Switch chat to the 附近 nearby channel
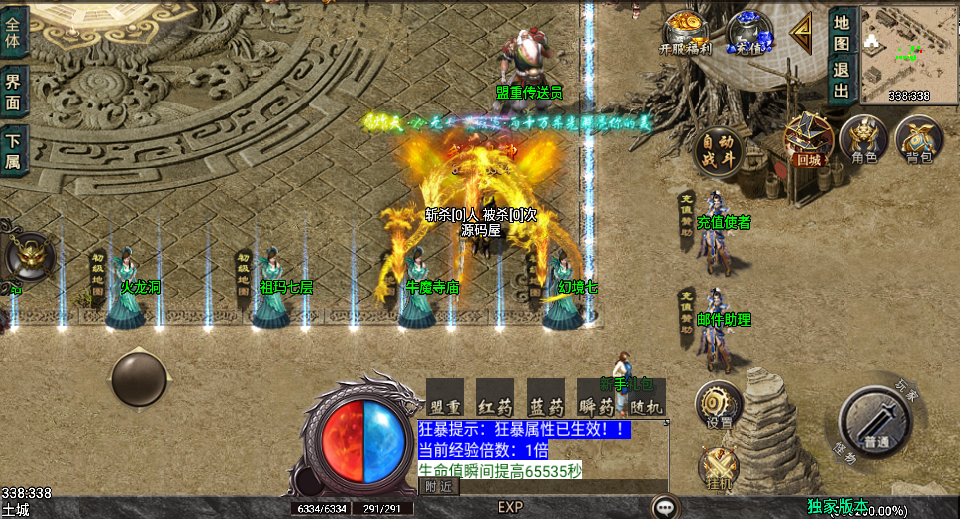Viewport: 960px width, 519px height. 437,486
